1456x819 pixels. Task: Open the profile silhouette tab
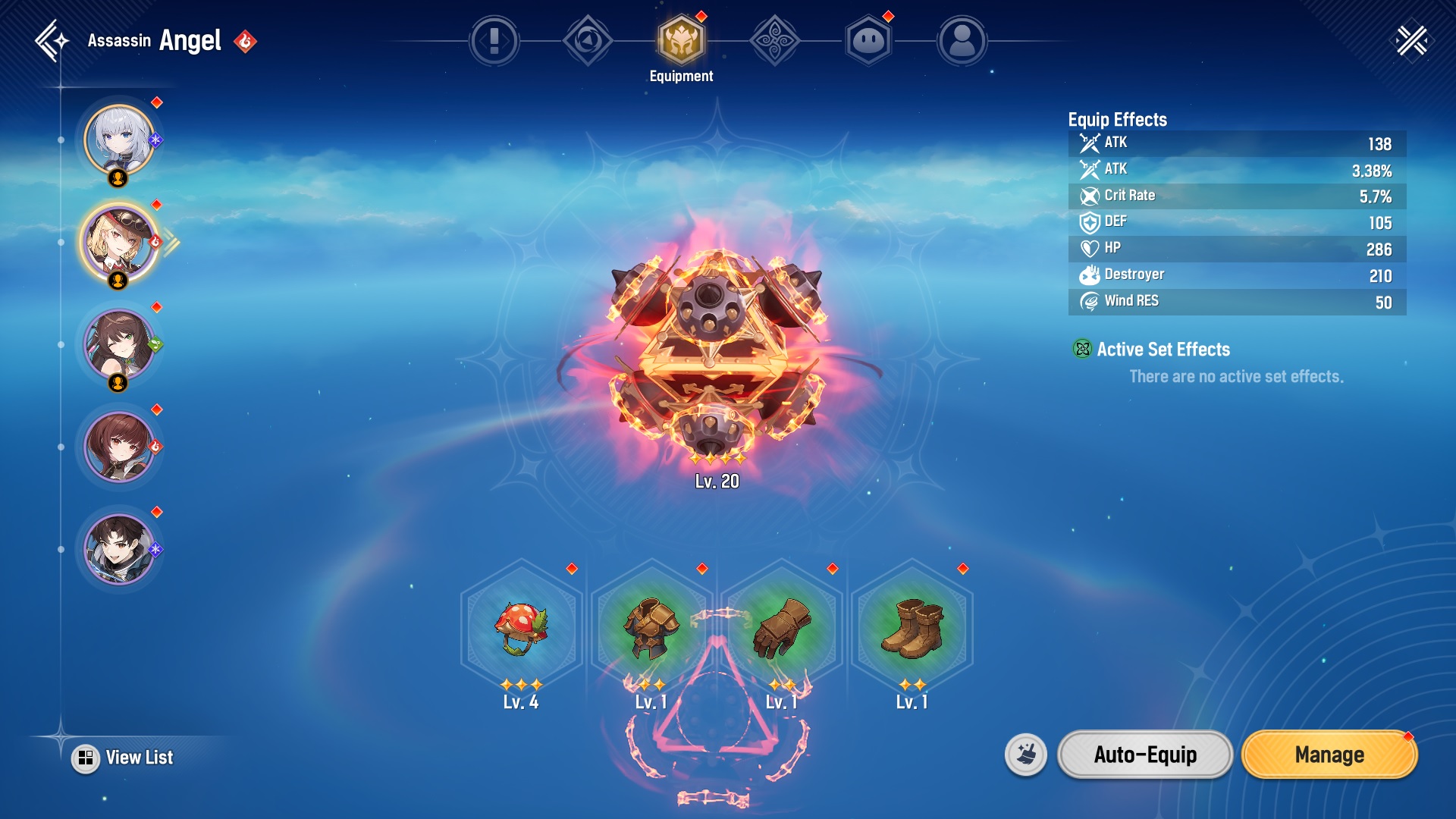962,41
